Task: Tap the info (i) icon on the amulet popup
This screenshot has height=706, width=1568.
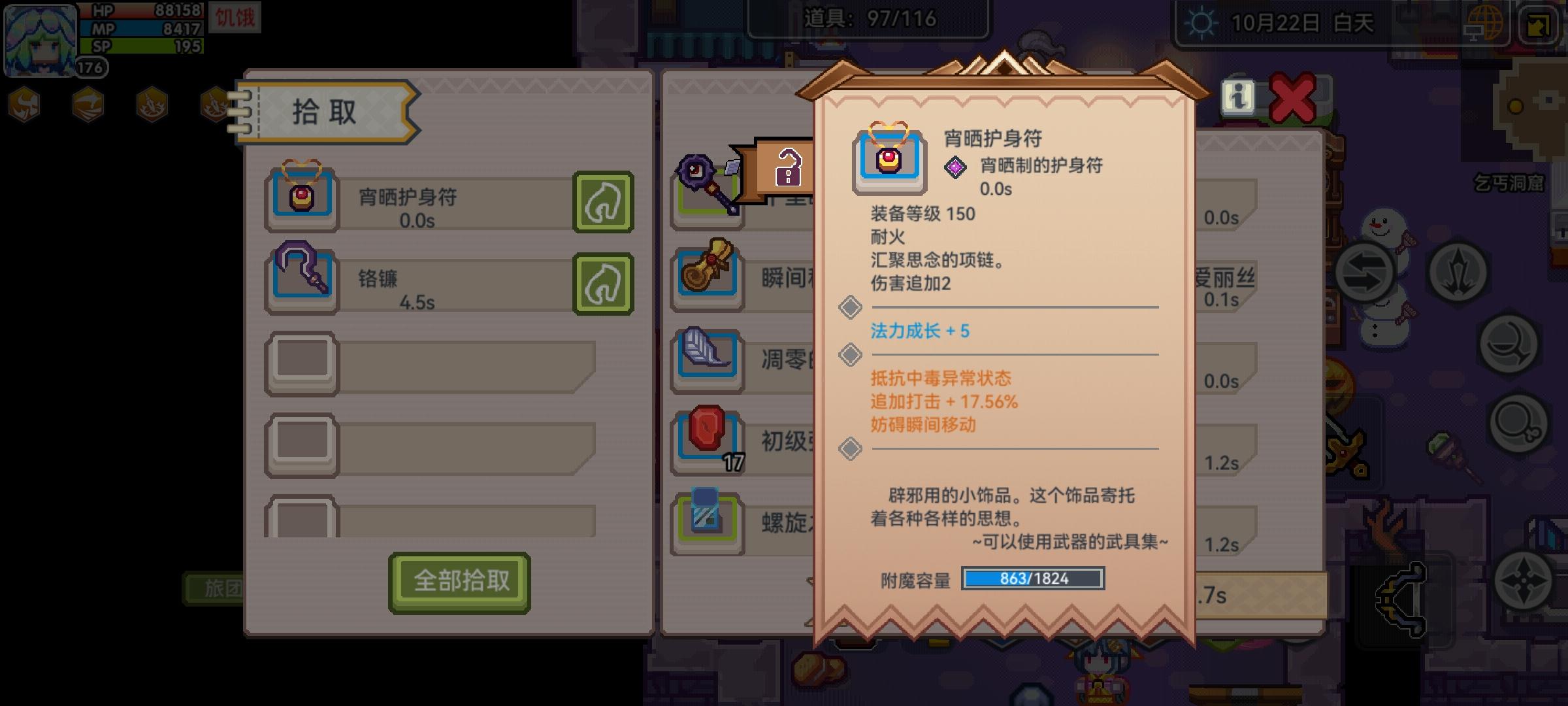Action: pos(1238,97)
